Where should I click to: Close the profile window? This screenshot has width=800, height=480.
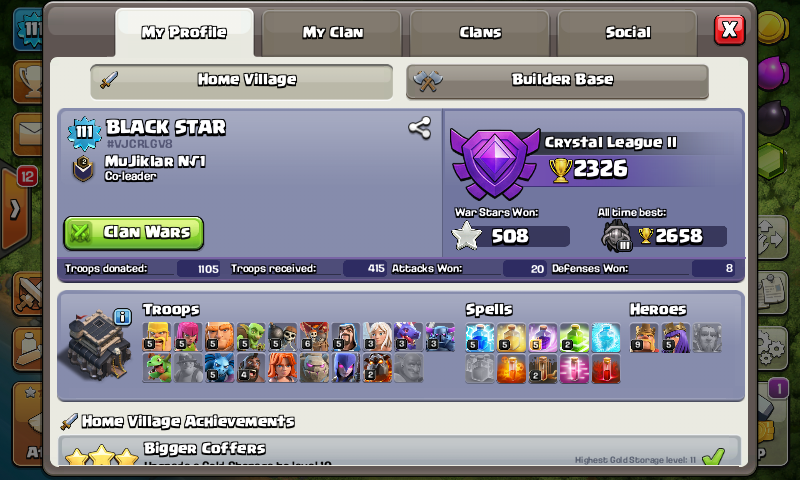pyautogui.click(x=730, y=29)
